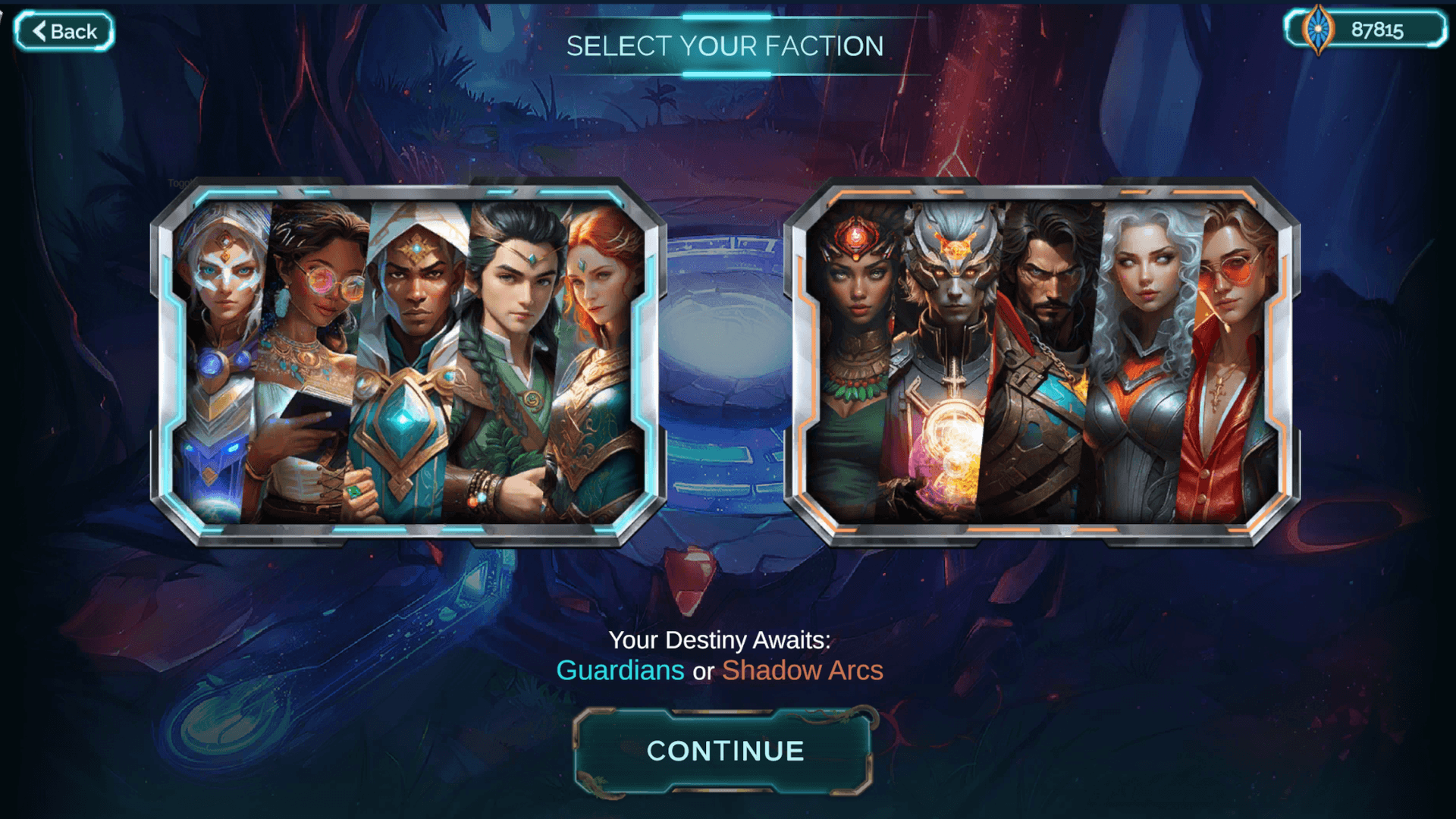Click the Toggle text near the Guardians frame

[182, 182]
